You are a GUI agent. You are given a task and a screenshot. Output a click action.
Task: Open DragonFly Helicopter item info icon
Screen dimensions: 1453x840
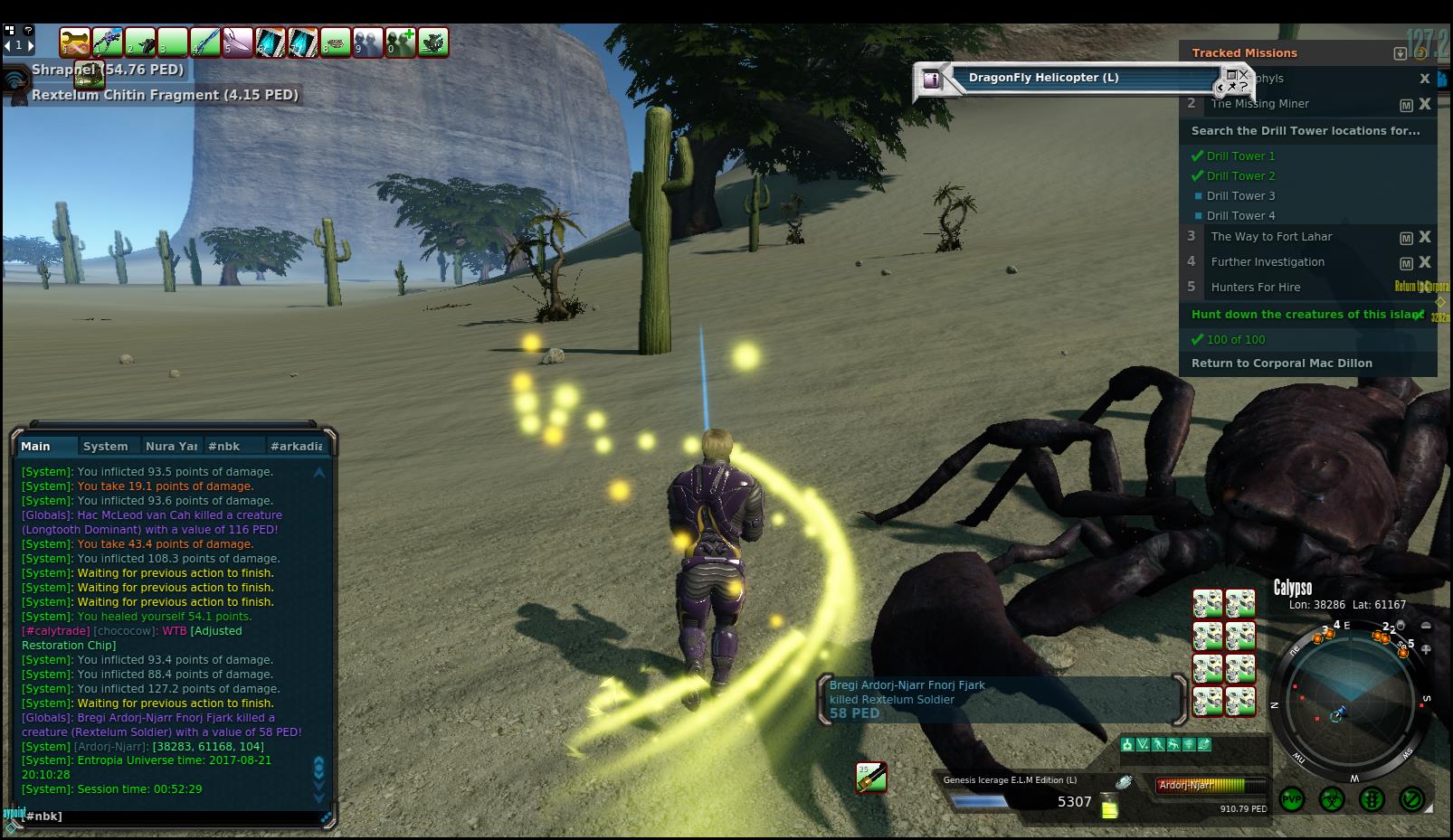tap(931, 80)
